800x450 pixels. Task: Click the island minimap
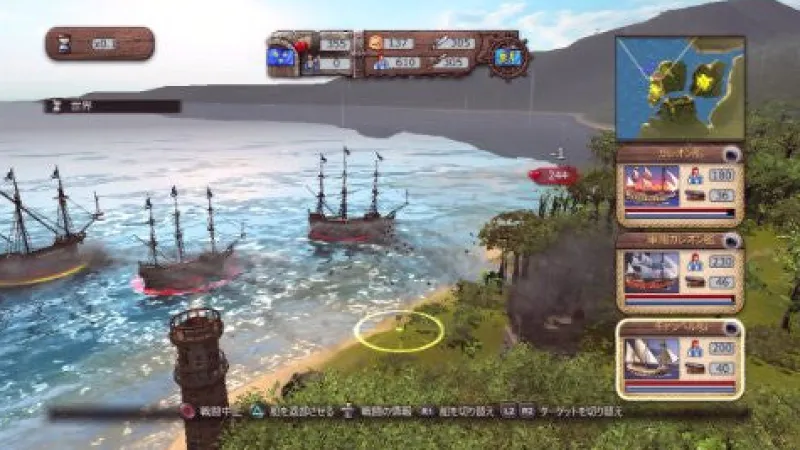(680, 88)
